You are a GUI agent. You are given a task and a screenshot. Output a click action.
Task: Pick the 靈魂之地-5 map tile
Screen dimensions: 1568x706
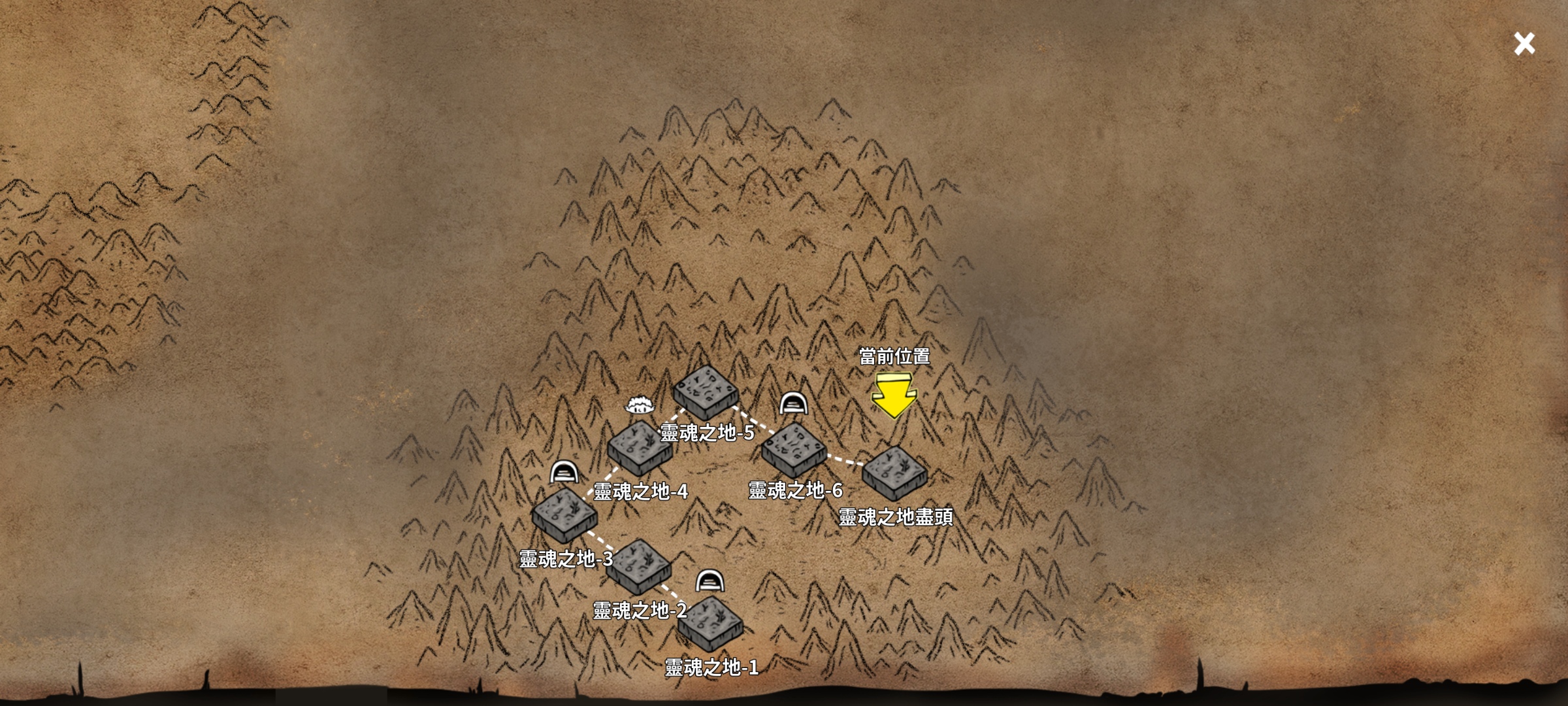(x=706, y=392)
